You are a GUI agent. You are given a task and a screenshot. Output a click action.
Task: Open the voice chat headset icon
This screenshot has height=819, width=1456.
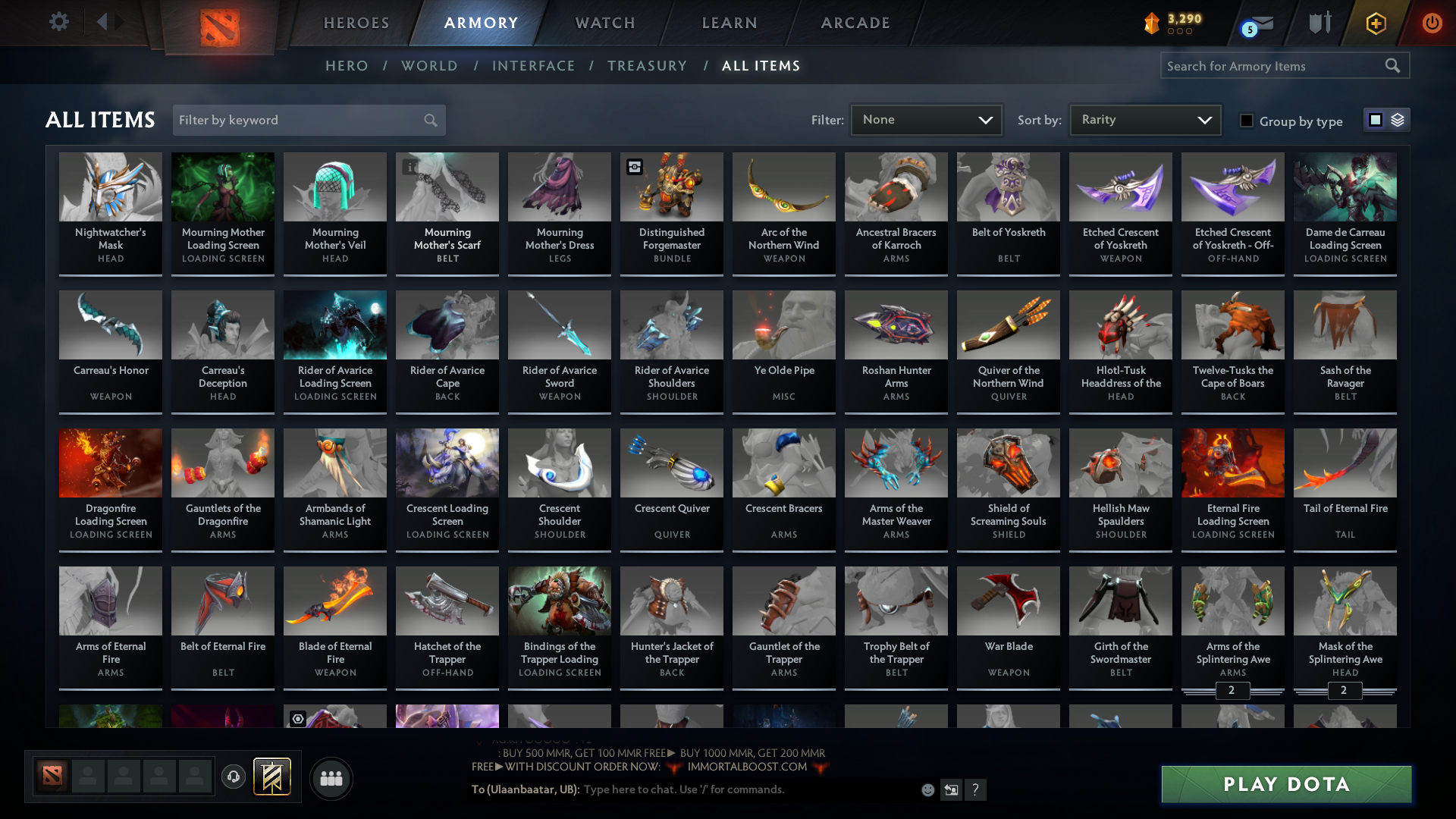(233, 778)
